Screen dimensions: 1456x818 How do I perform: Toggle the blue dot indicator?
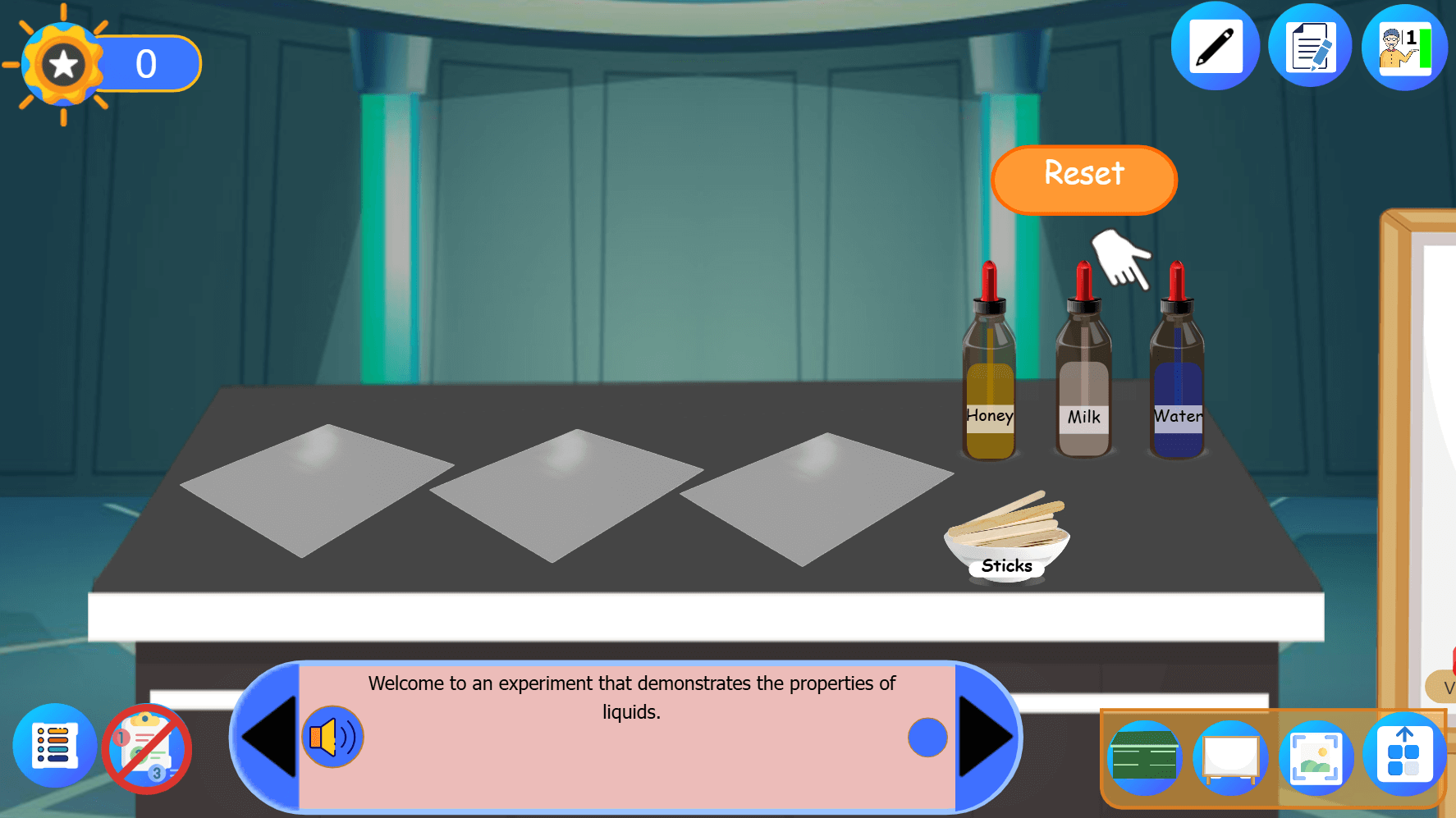[x=927, y=738]
